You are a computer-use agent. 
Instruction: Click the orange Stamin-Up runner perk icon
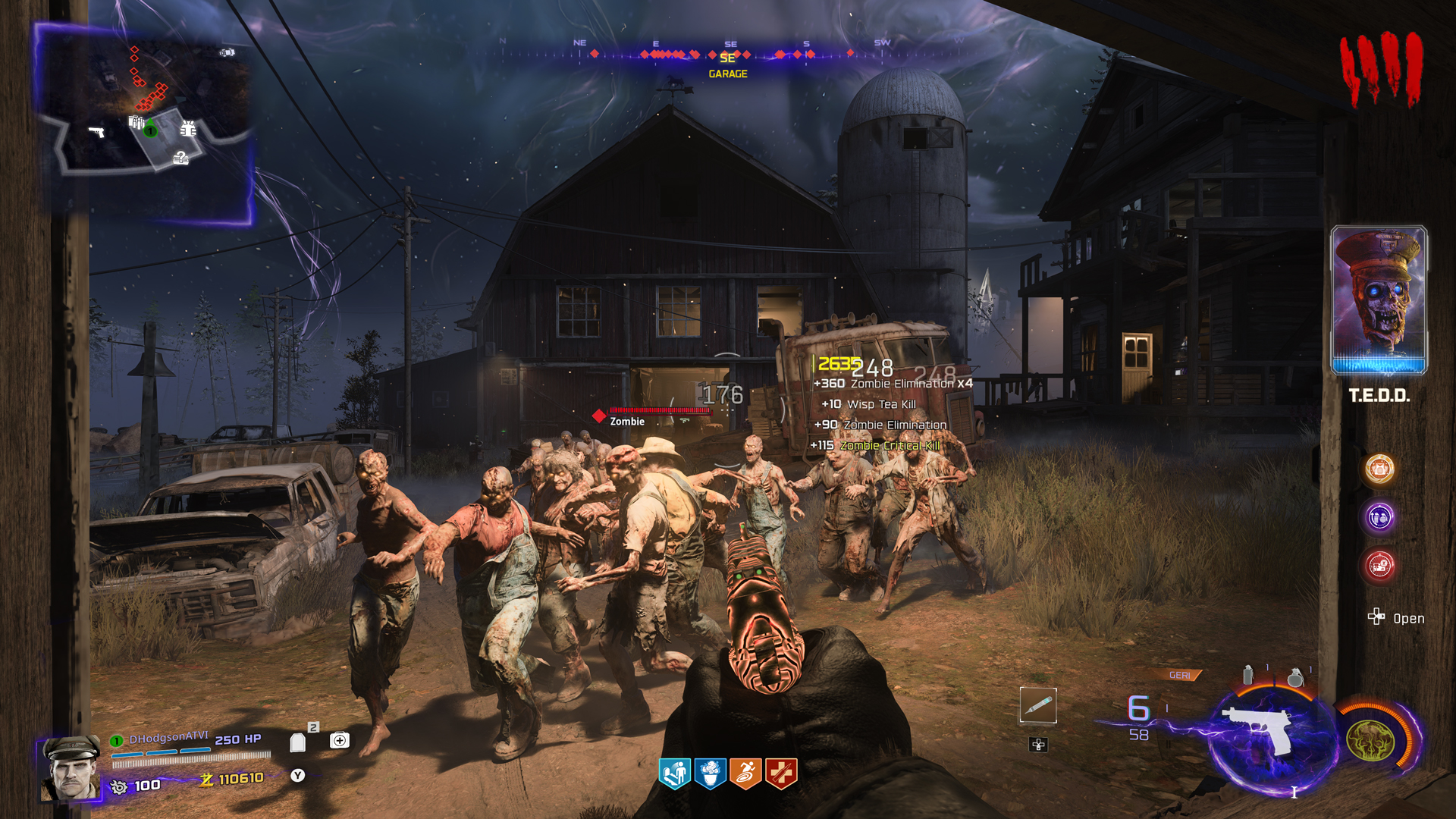pyautogui.click(x=745, y=773)
